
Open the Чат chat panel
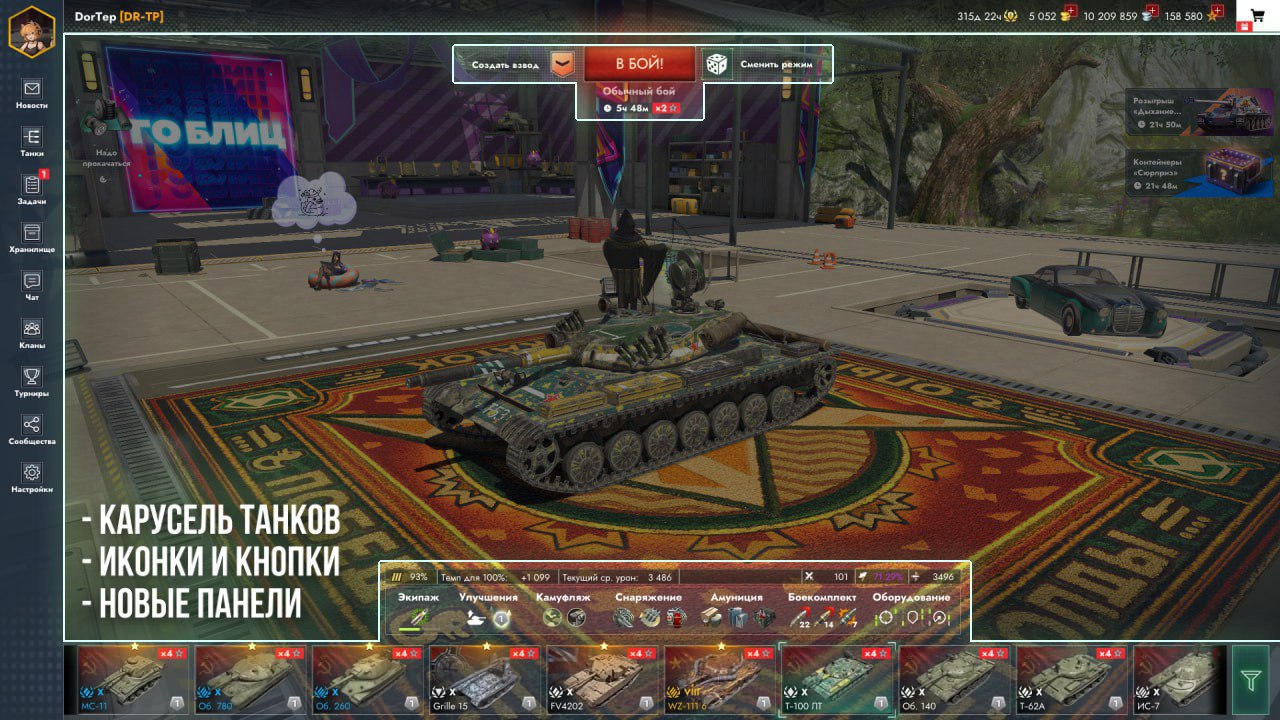[32, 286]
